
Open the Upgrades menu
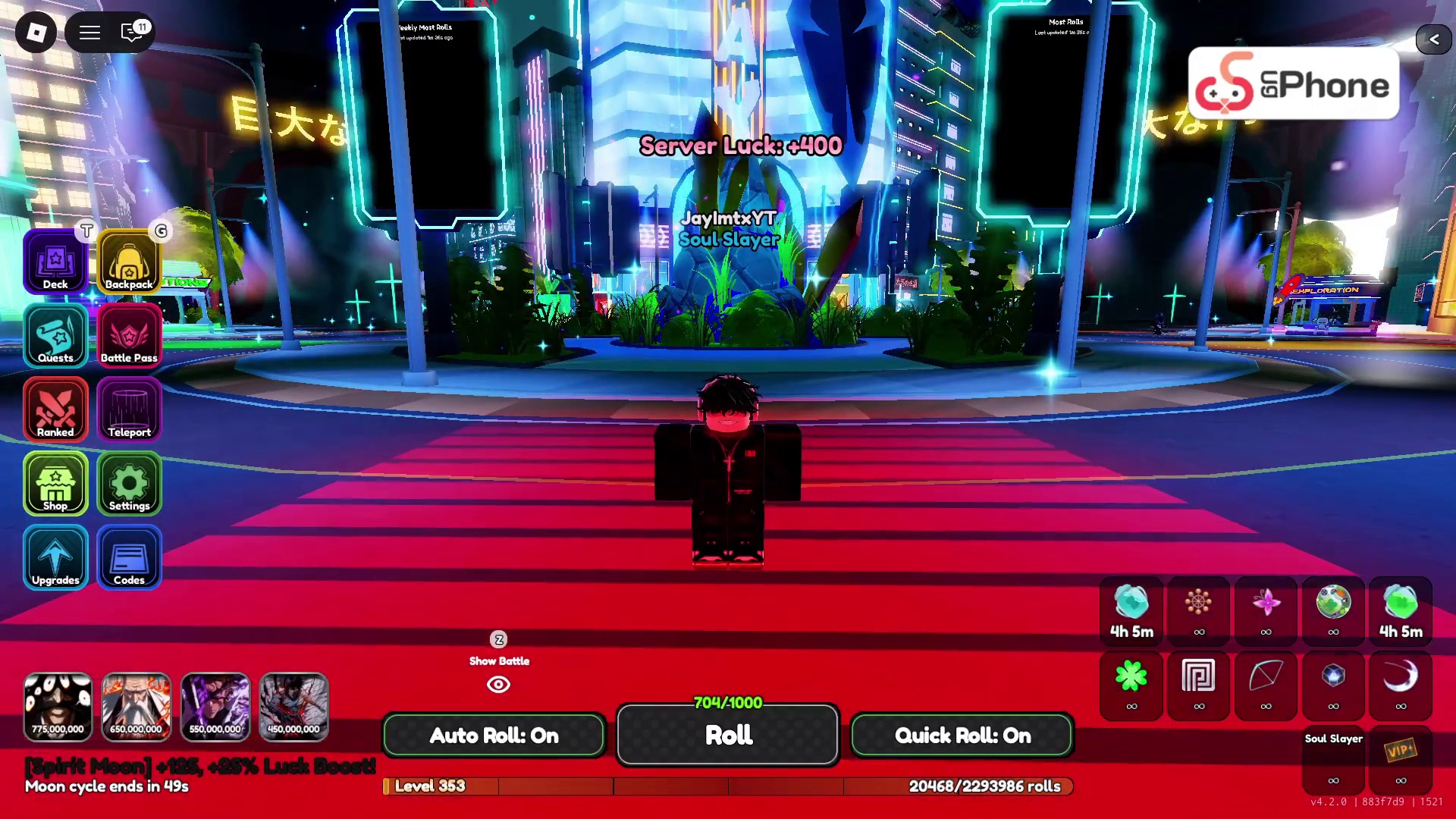tap(55, 558)
